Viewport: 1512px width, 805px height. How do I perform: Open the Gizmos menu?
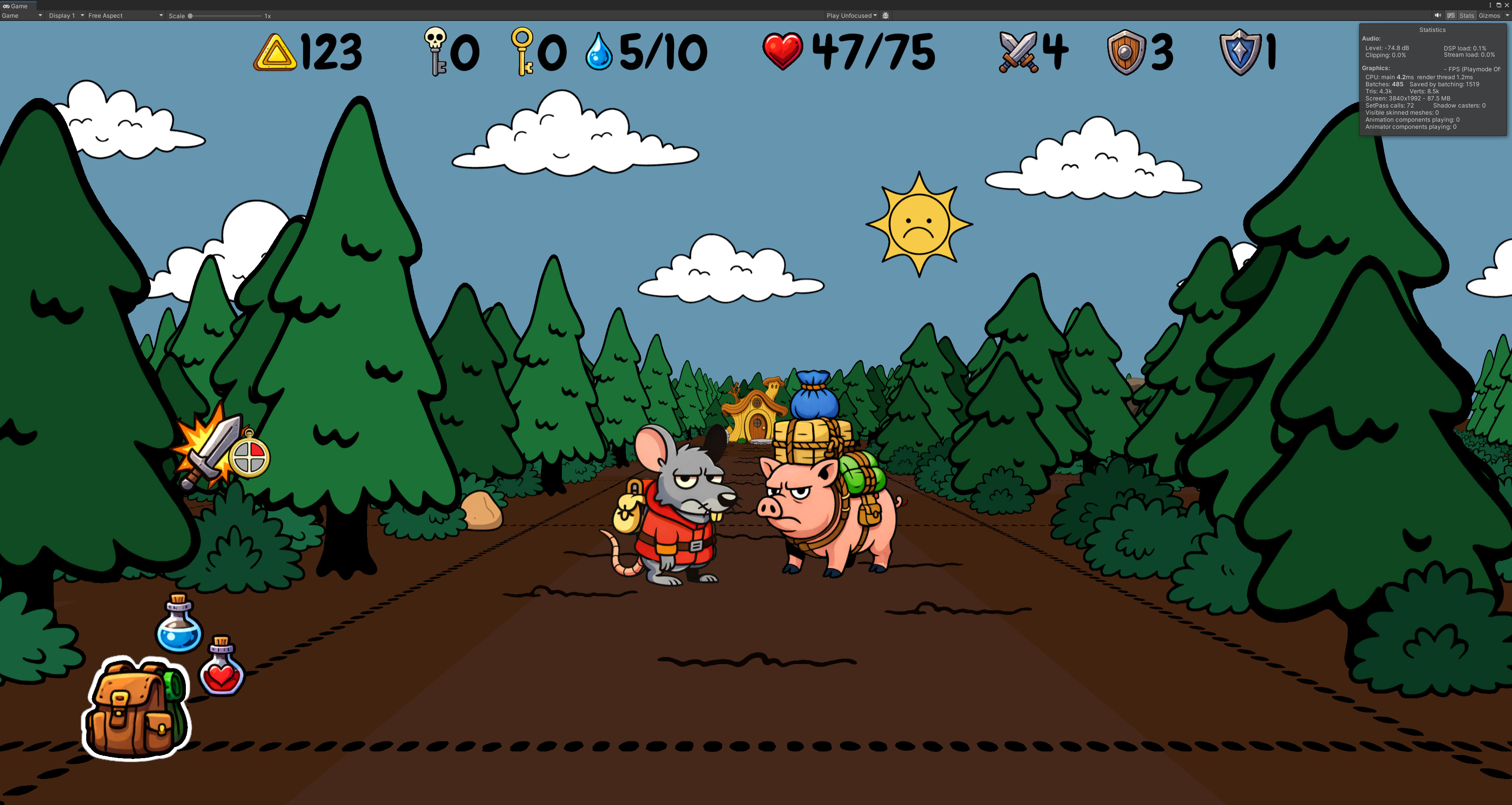[x=1489, y=15]
